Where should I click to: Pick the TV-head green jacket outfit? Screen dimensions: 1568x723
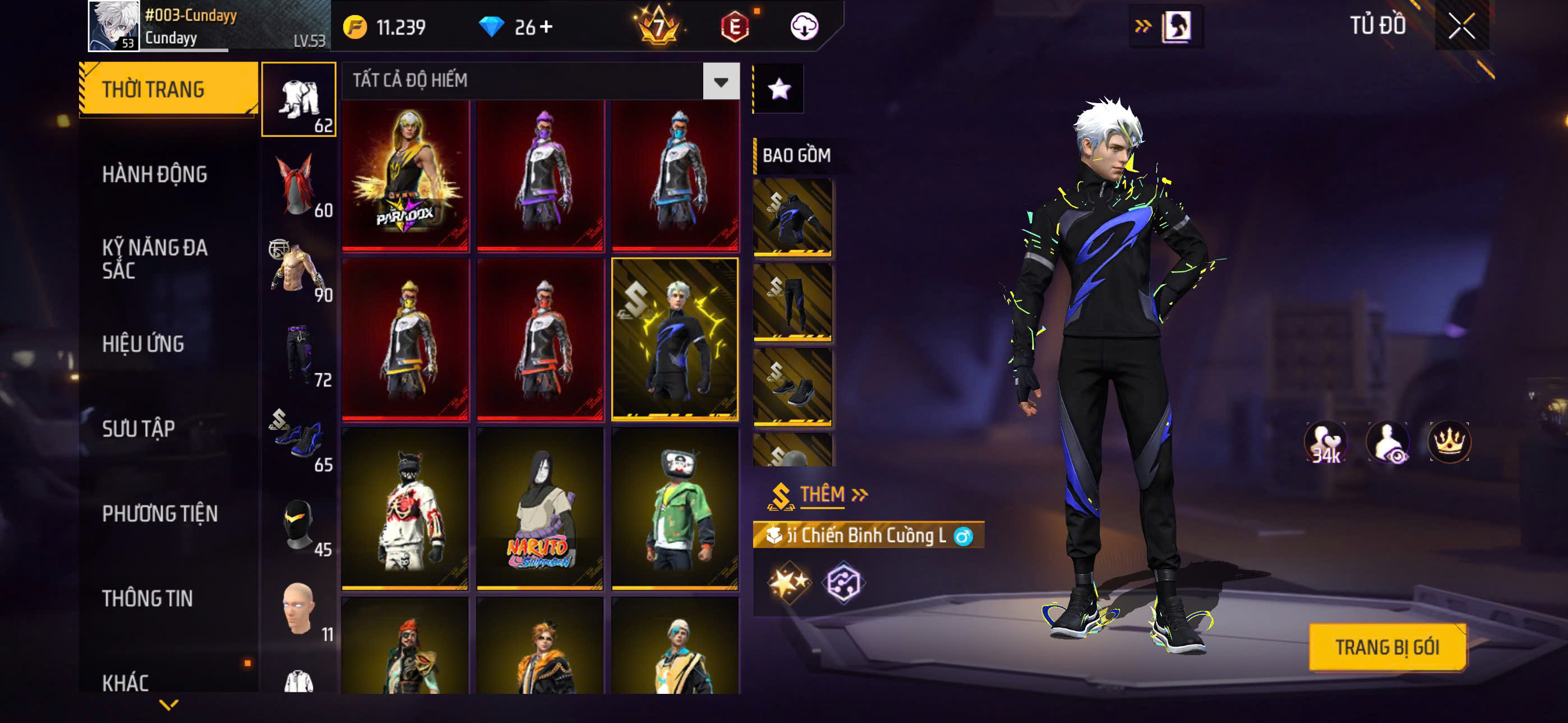[x=675, y=509]
